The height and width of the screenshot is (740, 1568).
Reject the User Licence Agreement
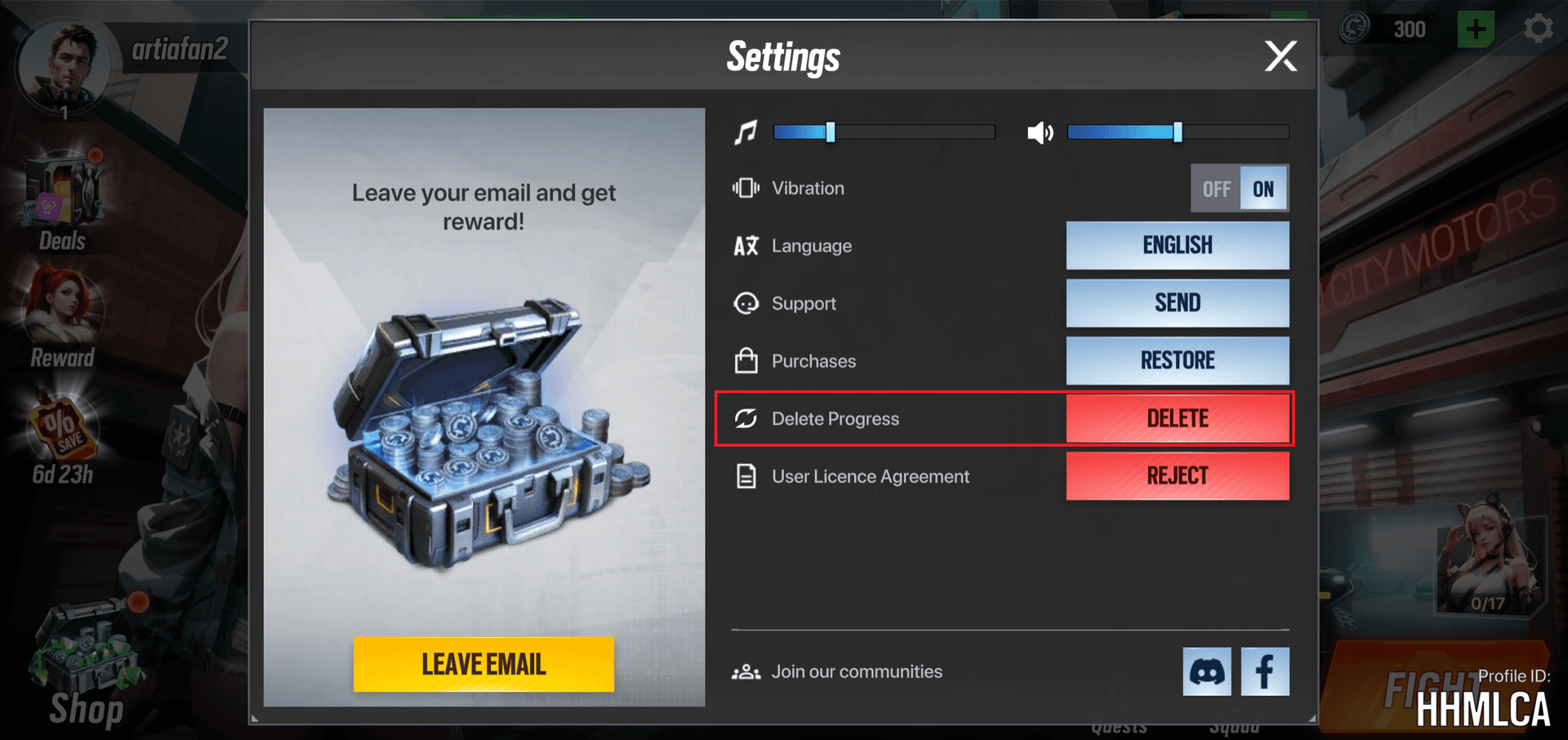[x=1177, y=476]
